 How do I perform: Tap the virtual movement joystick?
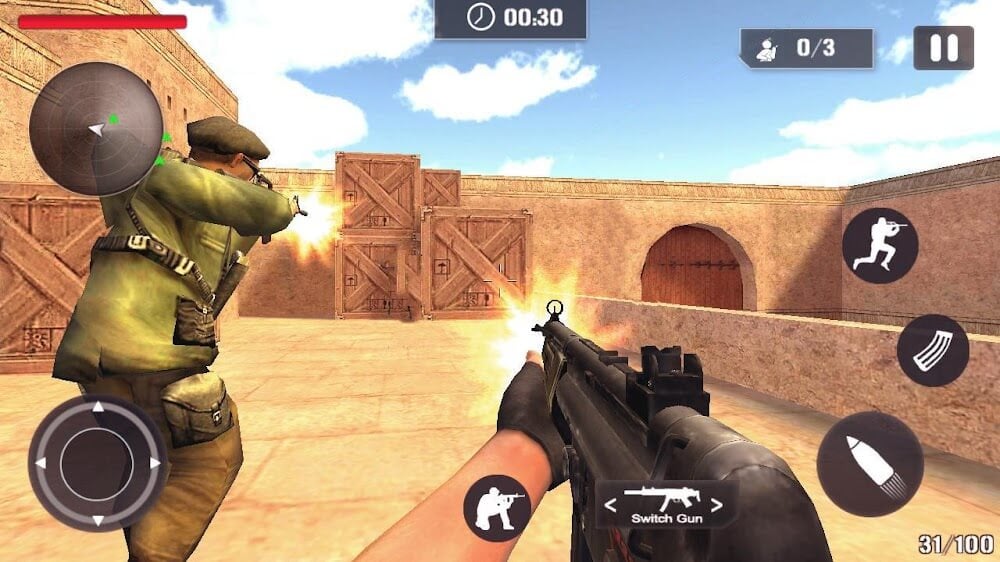[x=97, y=462]
